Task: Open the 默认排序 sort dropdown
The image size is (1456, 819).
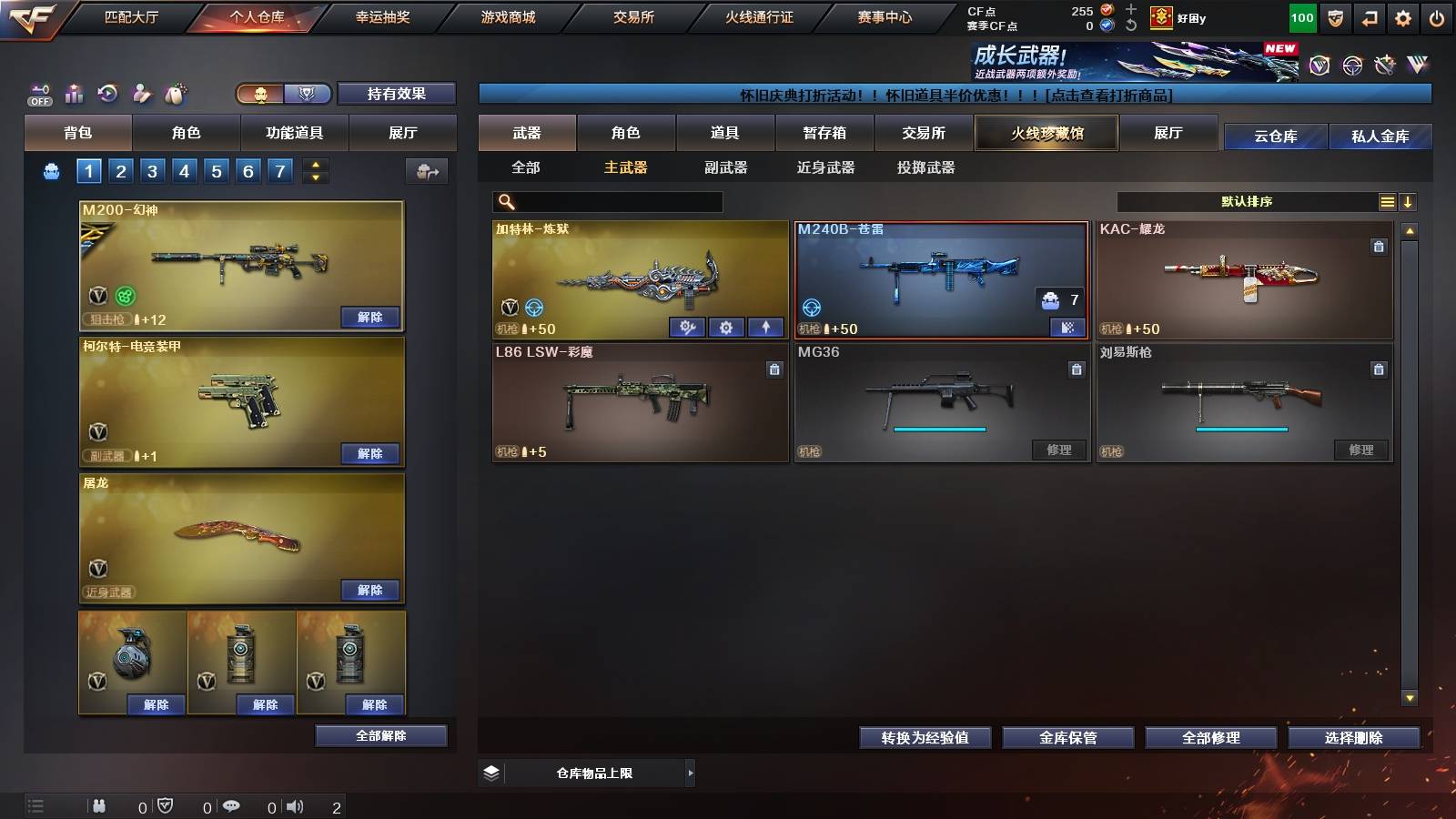Action: [x=1247, y=201]
